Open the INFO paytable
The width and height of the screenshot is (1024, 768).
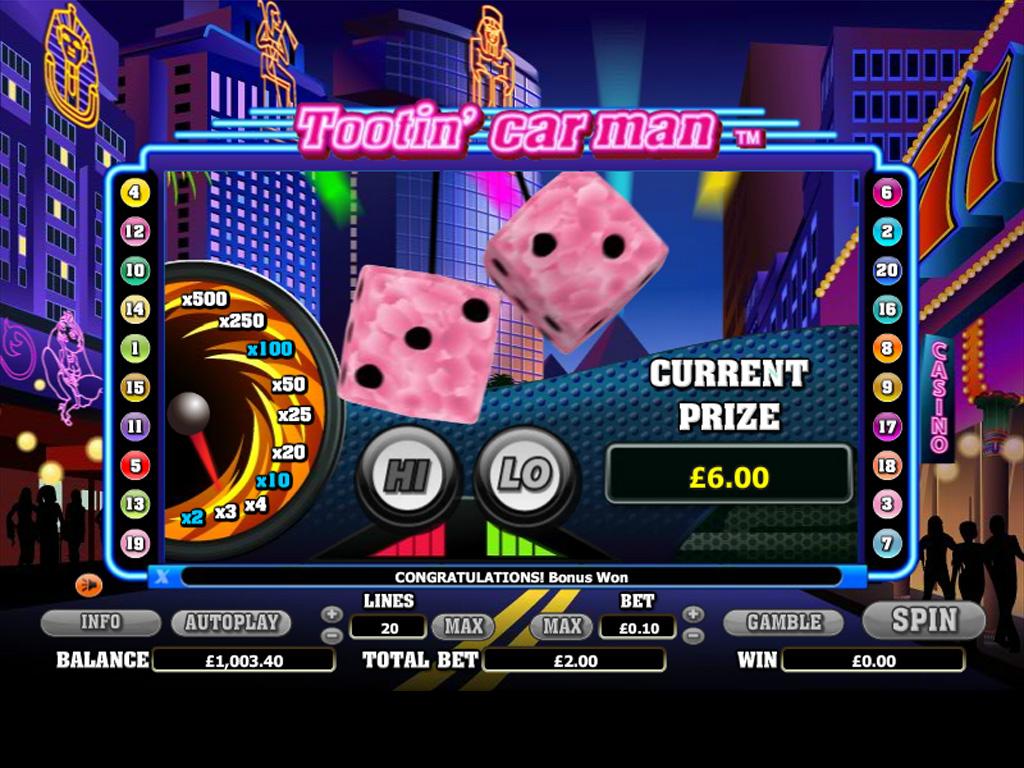[x=100, y=622]
